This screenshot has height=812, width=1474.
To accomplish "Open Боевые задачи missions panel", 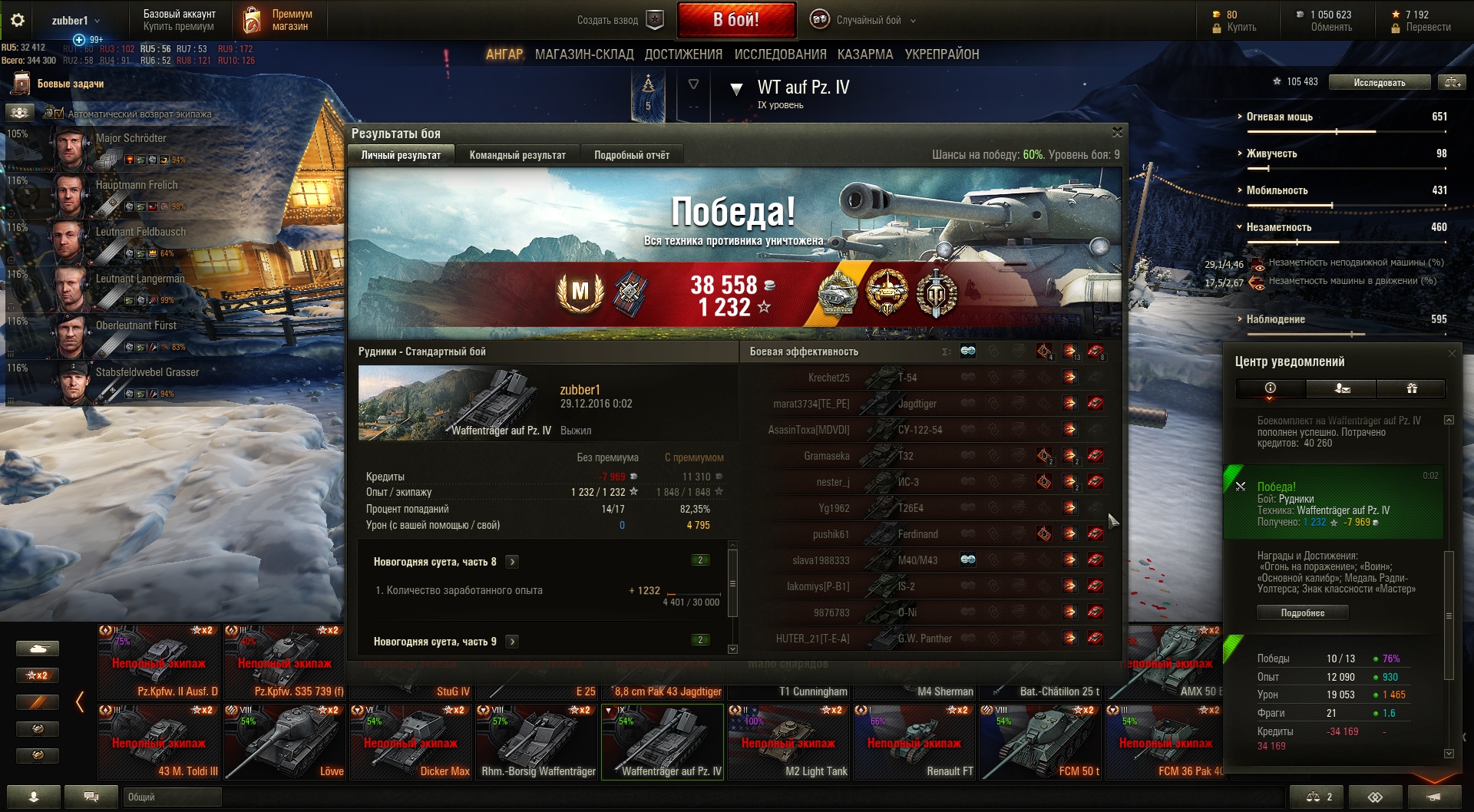I will tap(70, 84).
